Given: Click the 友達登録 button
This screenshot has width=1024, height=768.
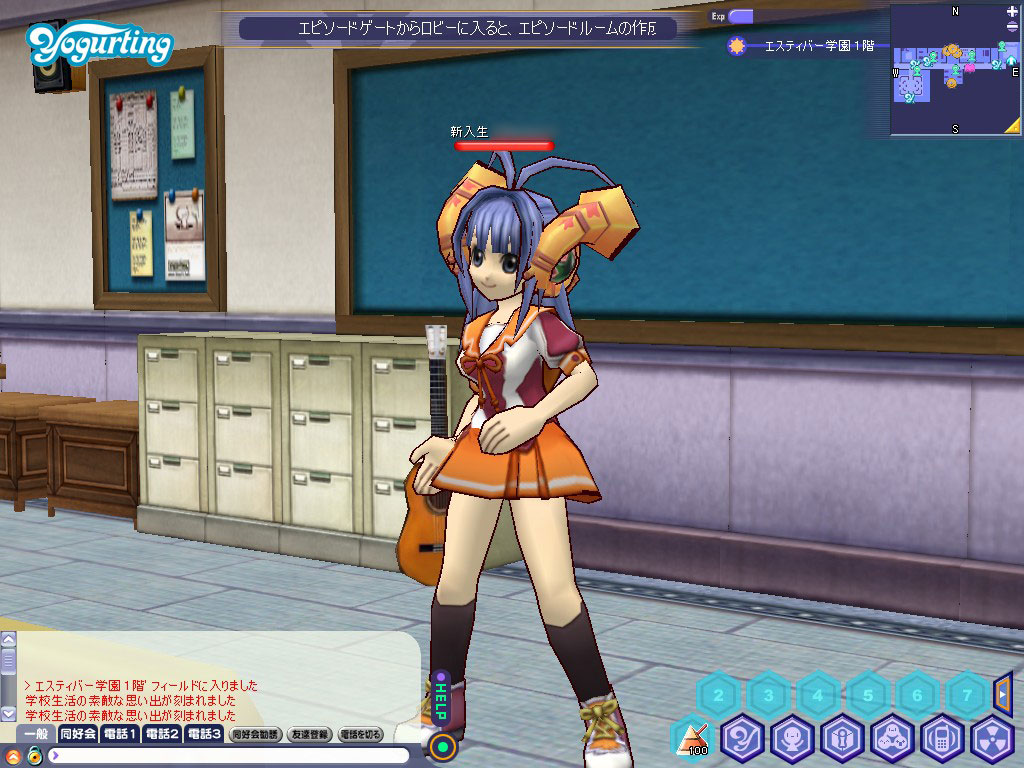Looking at the screenshot, I should click(308, 734).
